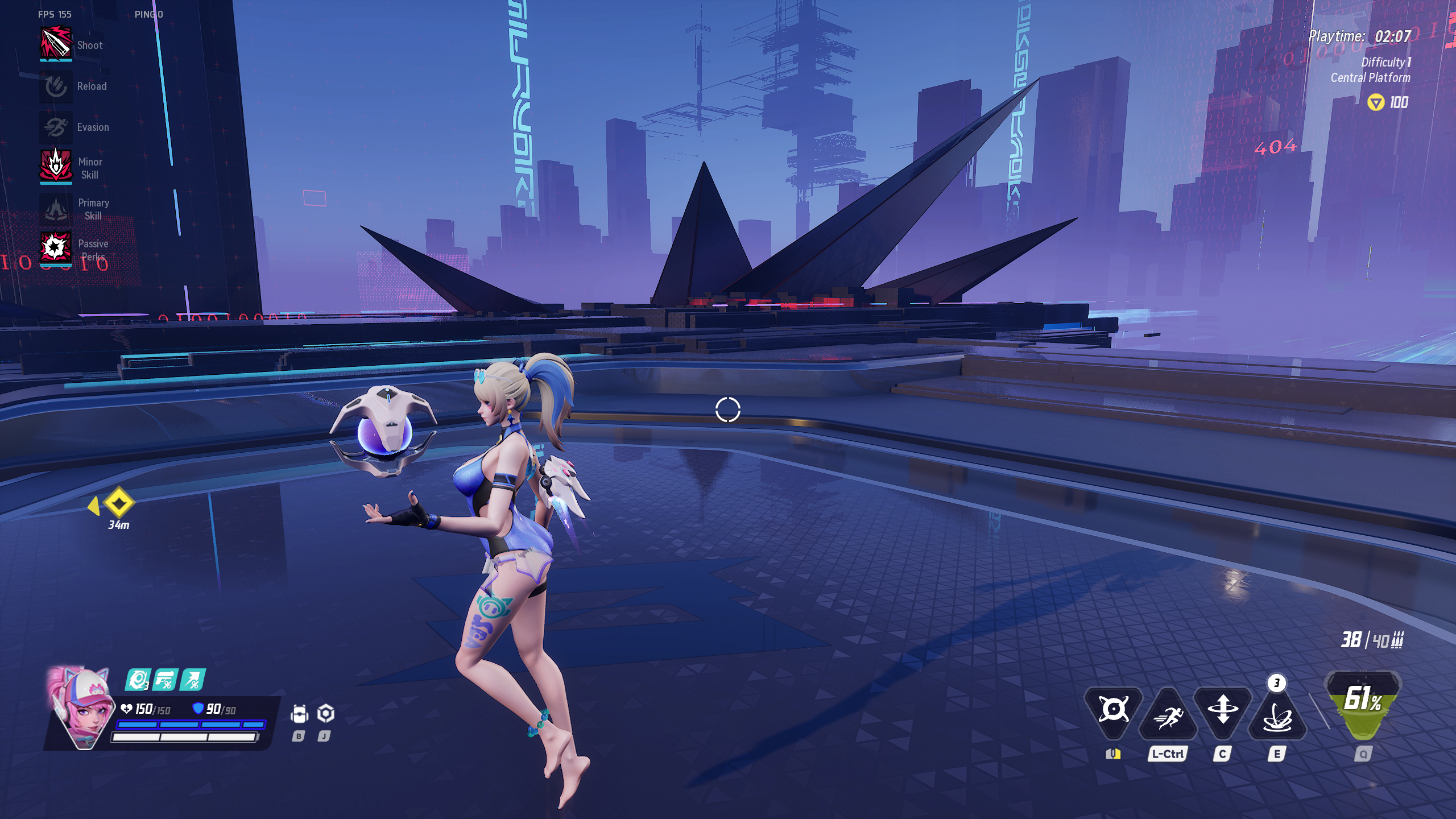Image resolution: width=1456 pixels, height=819 pixels.
Task: Inspect the pistol percent buff icon
Action: (x=166, y=680)
